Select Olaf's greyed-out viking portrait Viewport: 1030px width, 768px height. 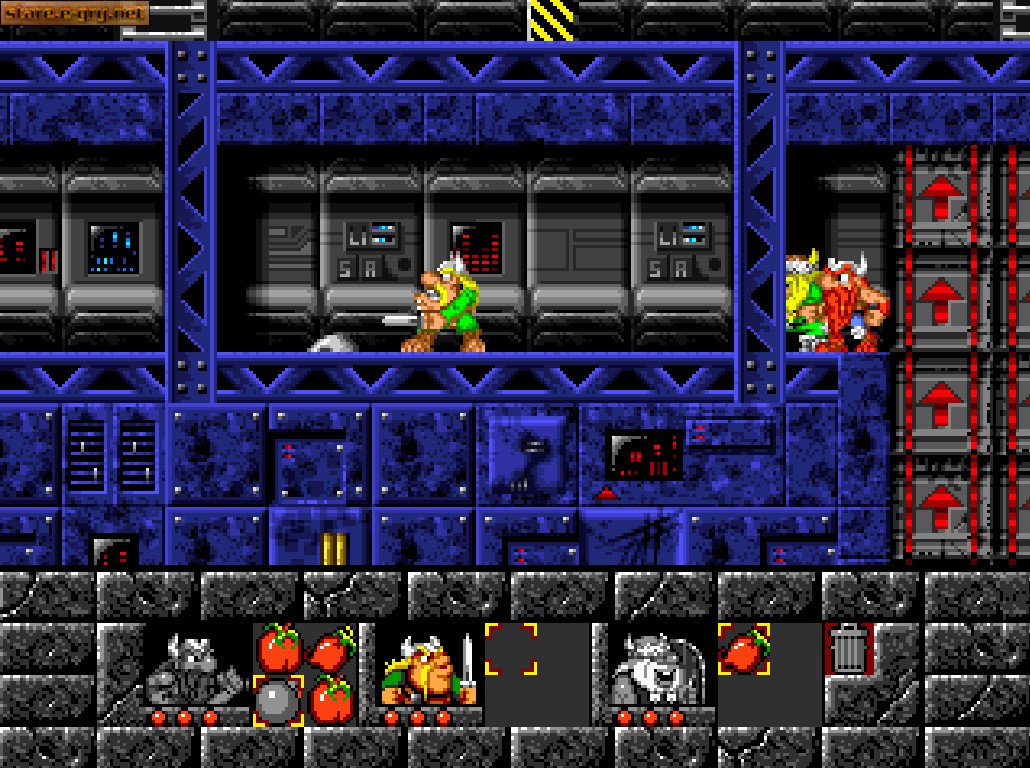pos(655,667)
